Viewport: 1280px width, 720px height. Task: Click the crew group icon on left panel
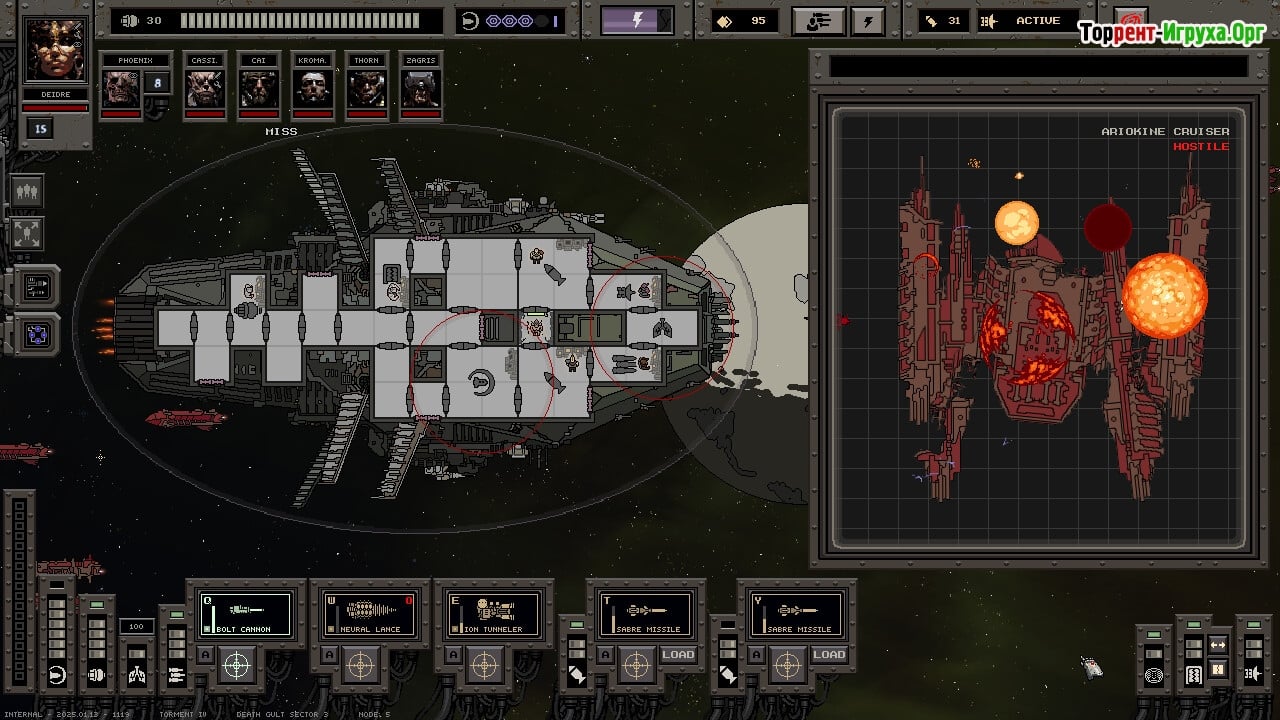click(x=28, y=190)
